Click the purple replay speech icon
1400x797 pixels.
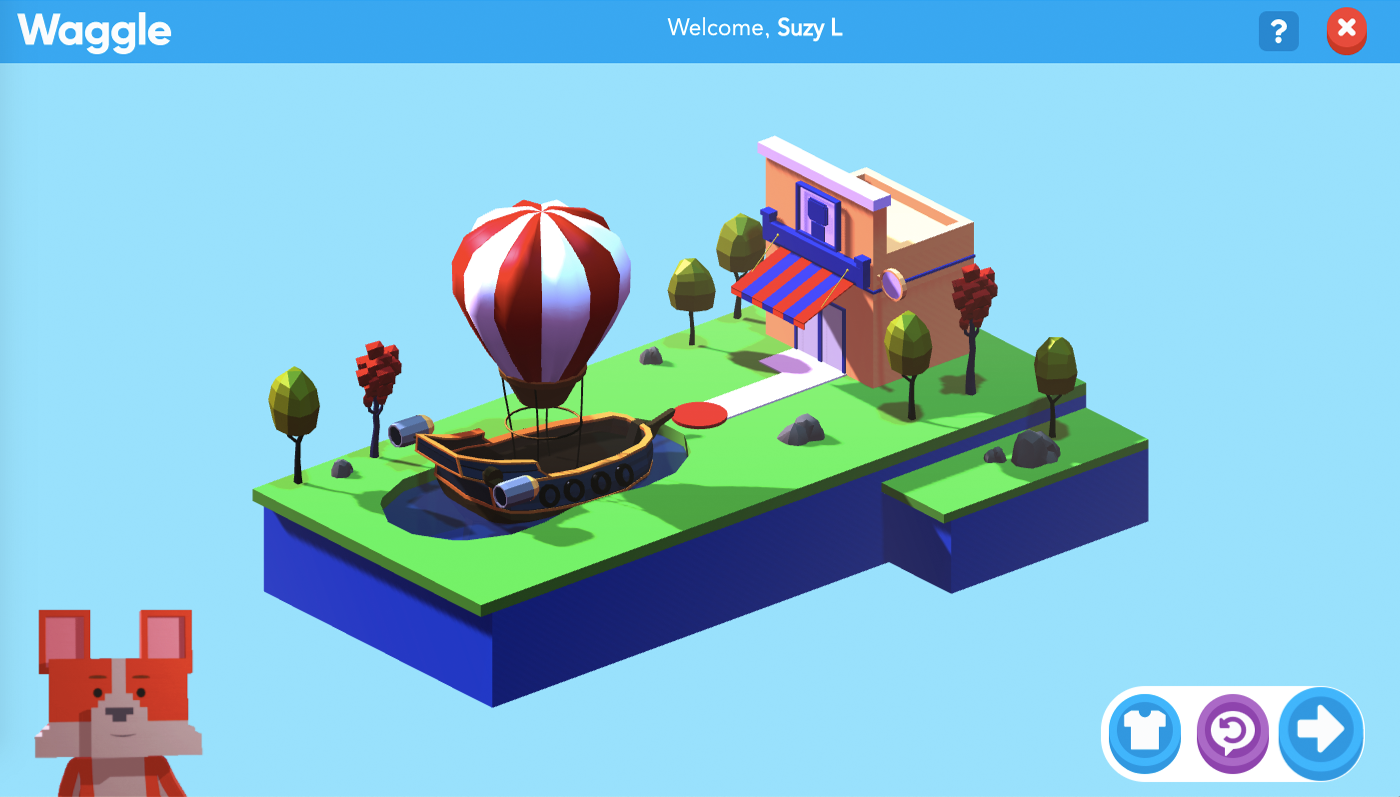[x=1232, y=733]
